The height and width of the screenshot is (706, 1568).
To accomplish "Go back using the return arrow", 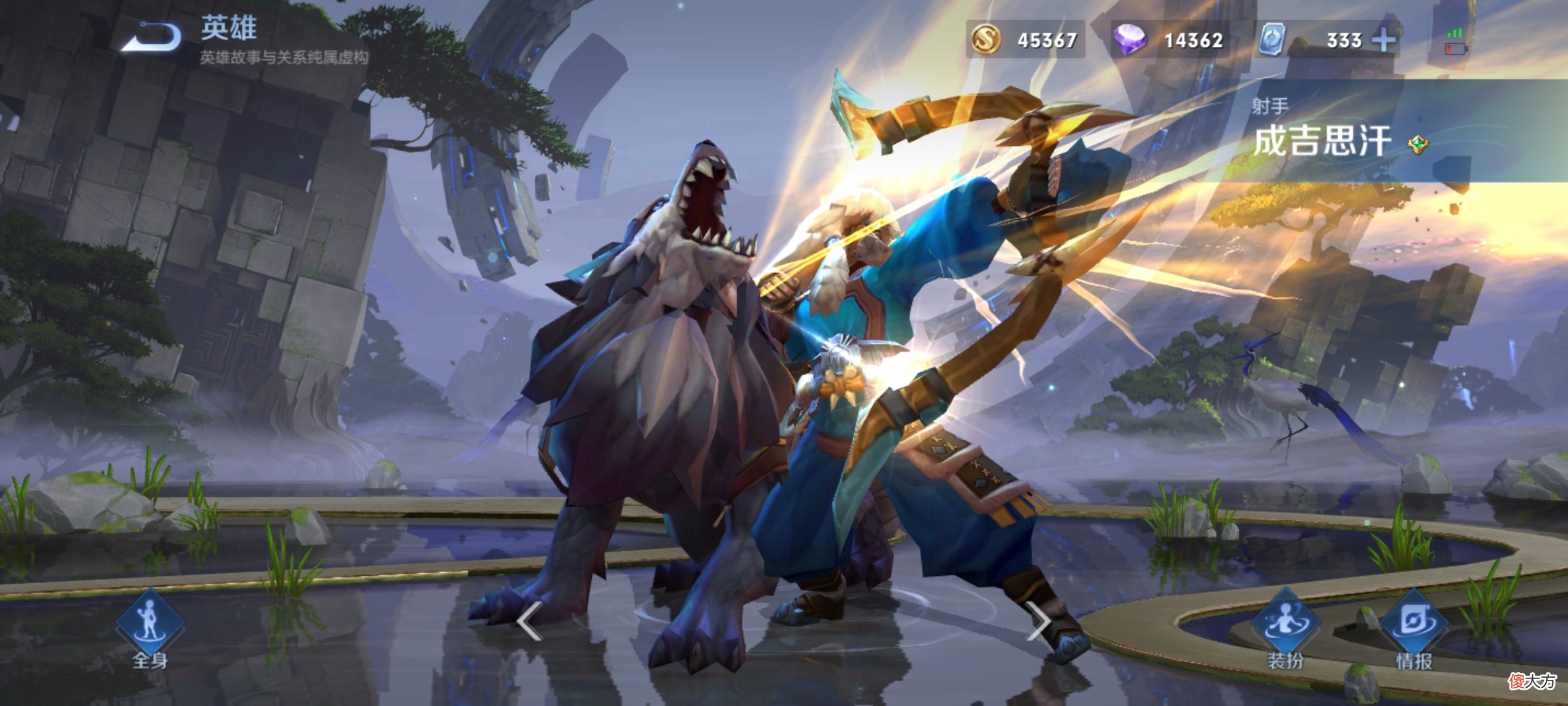I will 152,37.
